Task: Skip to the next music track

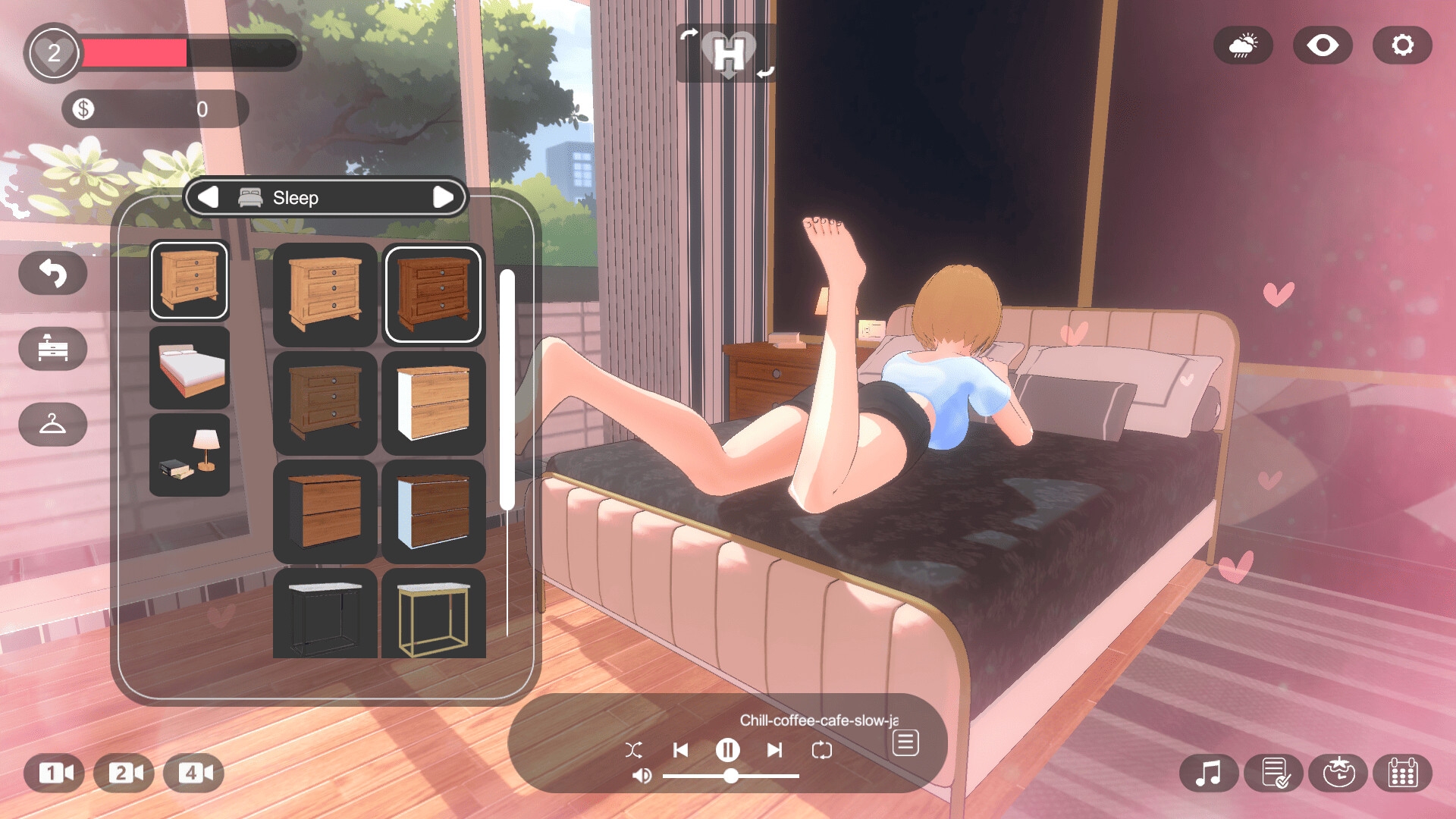Action: pyautogui.click(x=774, y=750)
